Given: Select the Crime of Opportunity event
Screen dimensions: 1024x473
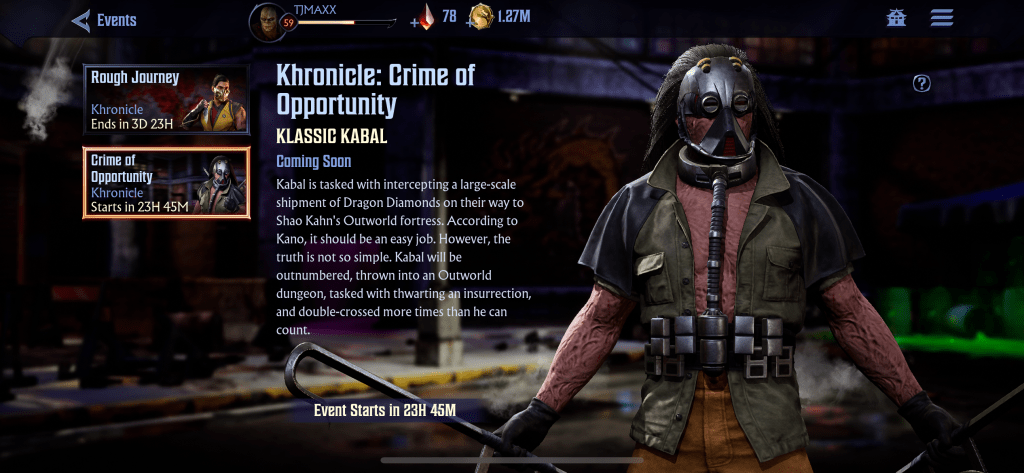Looking at the screenshot, I should coord(165,183).
